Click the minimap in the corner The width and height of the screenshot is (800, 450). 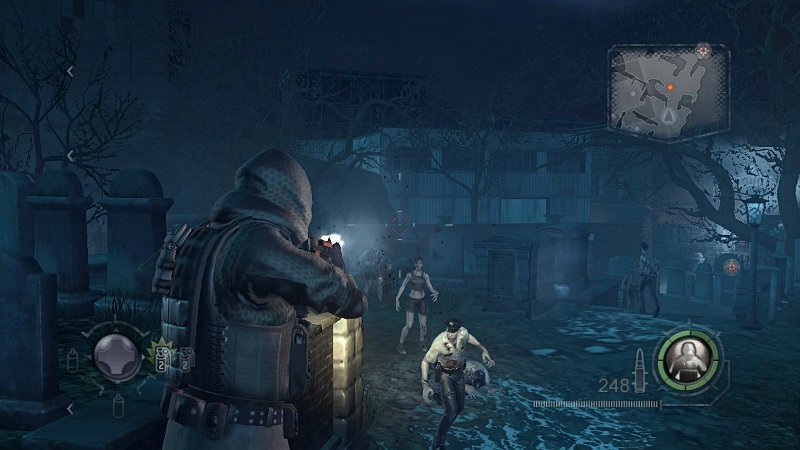(x=668, y=91)
